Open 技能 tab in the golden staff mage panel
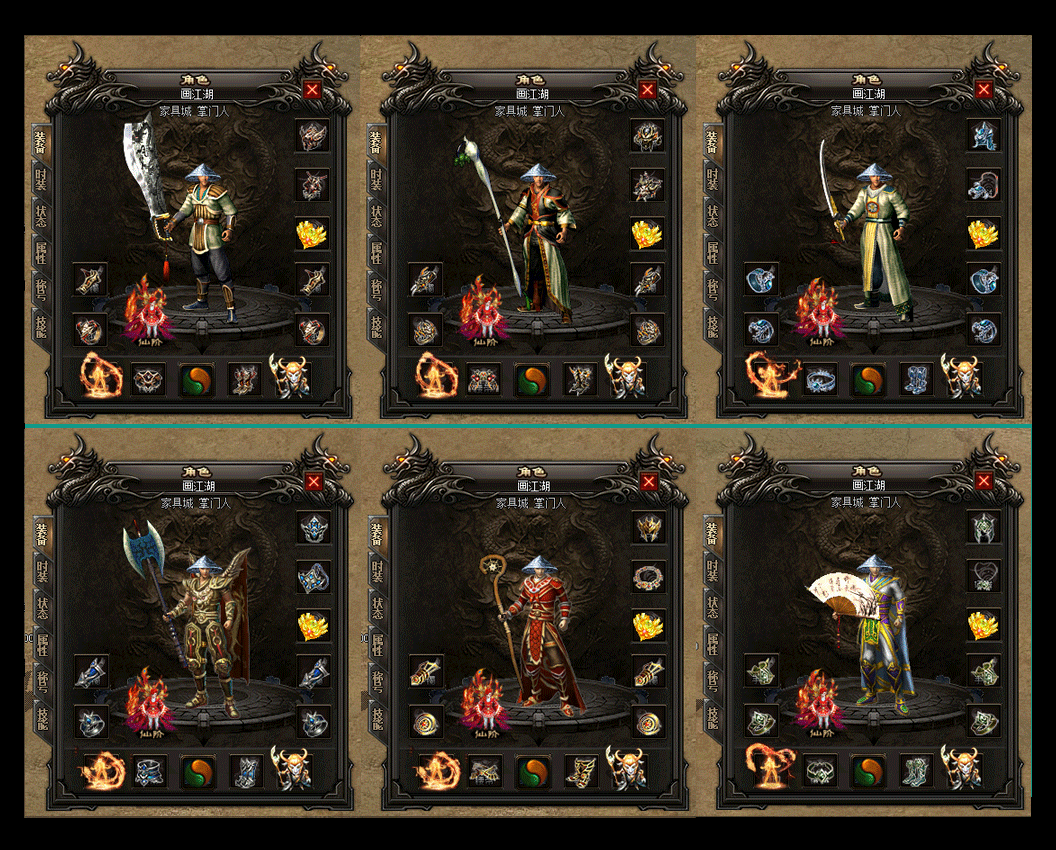Screen dimensions: 1056x850 (x=377, y=716)
